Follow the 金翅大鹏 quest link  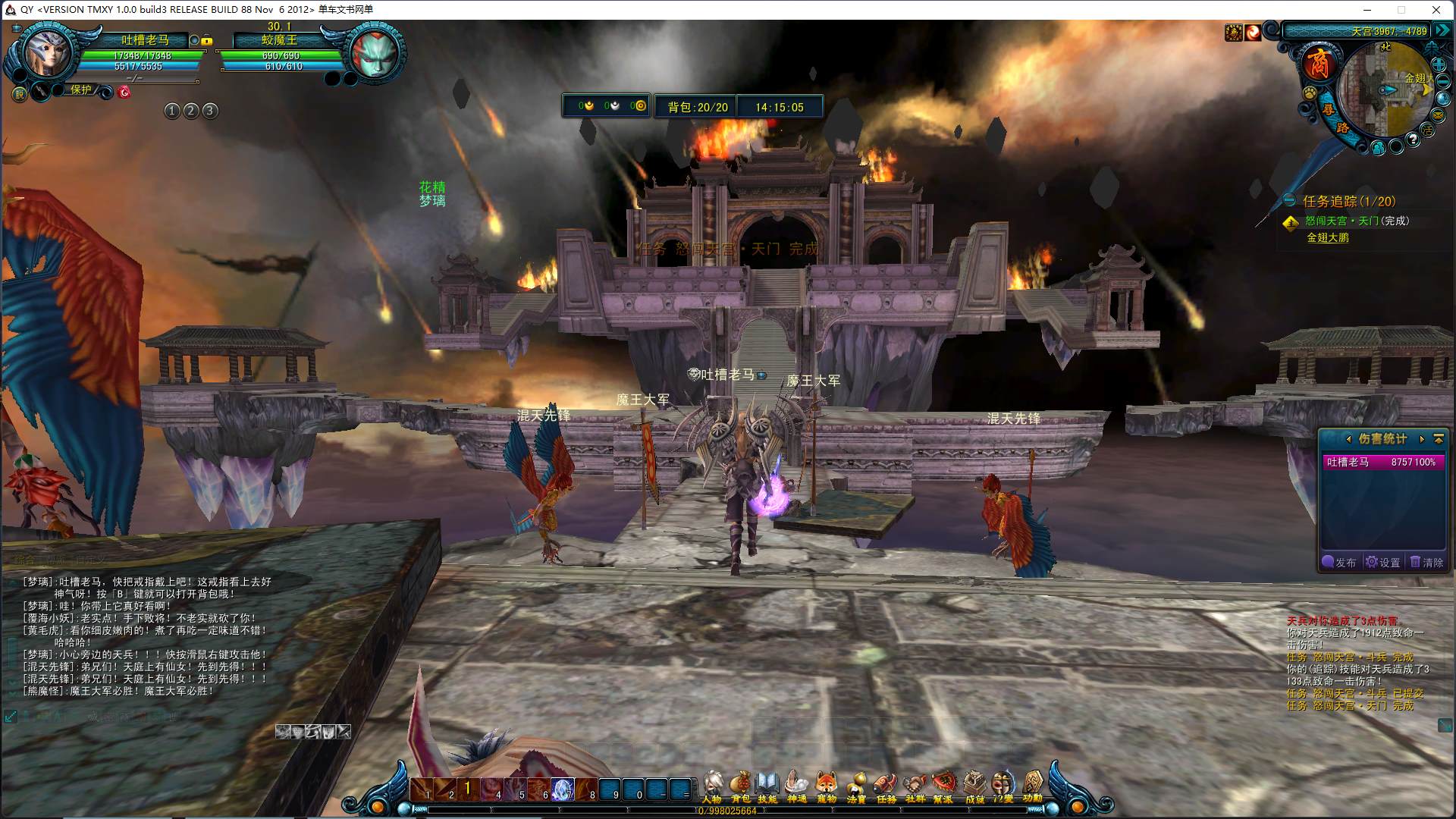(x=1328, y=238)
